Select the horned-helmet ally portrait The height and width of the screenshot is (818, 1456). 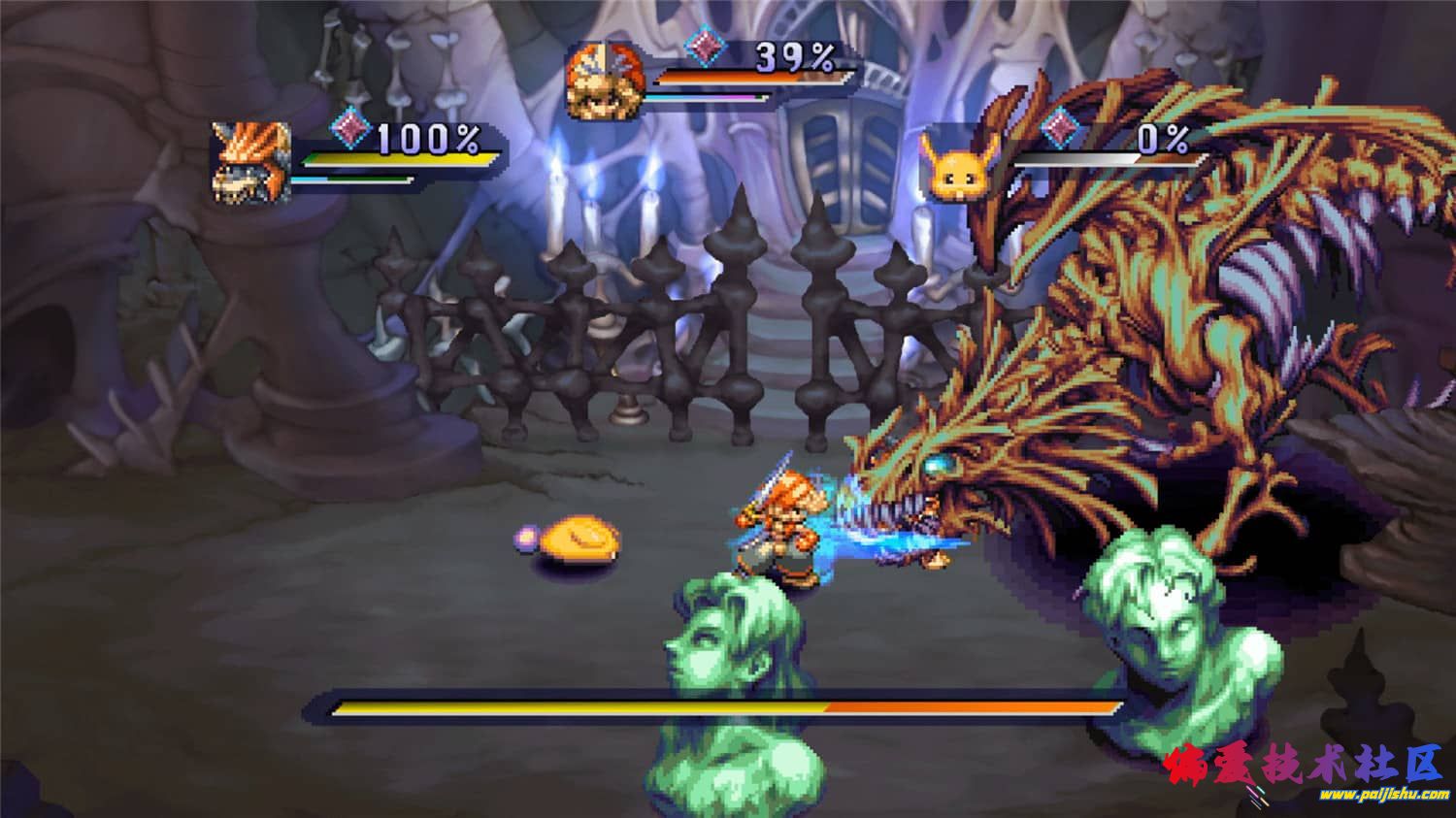(x=252, y=162)
